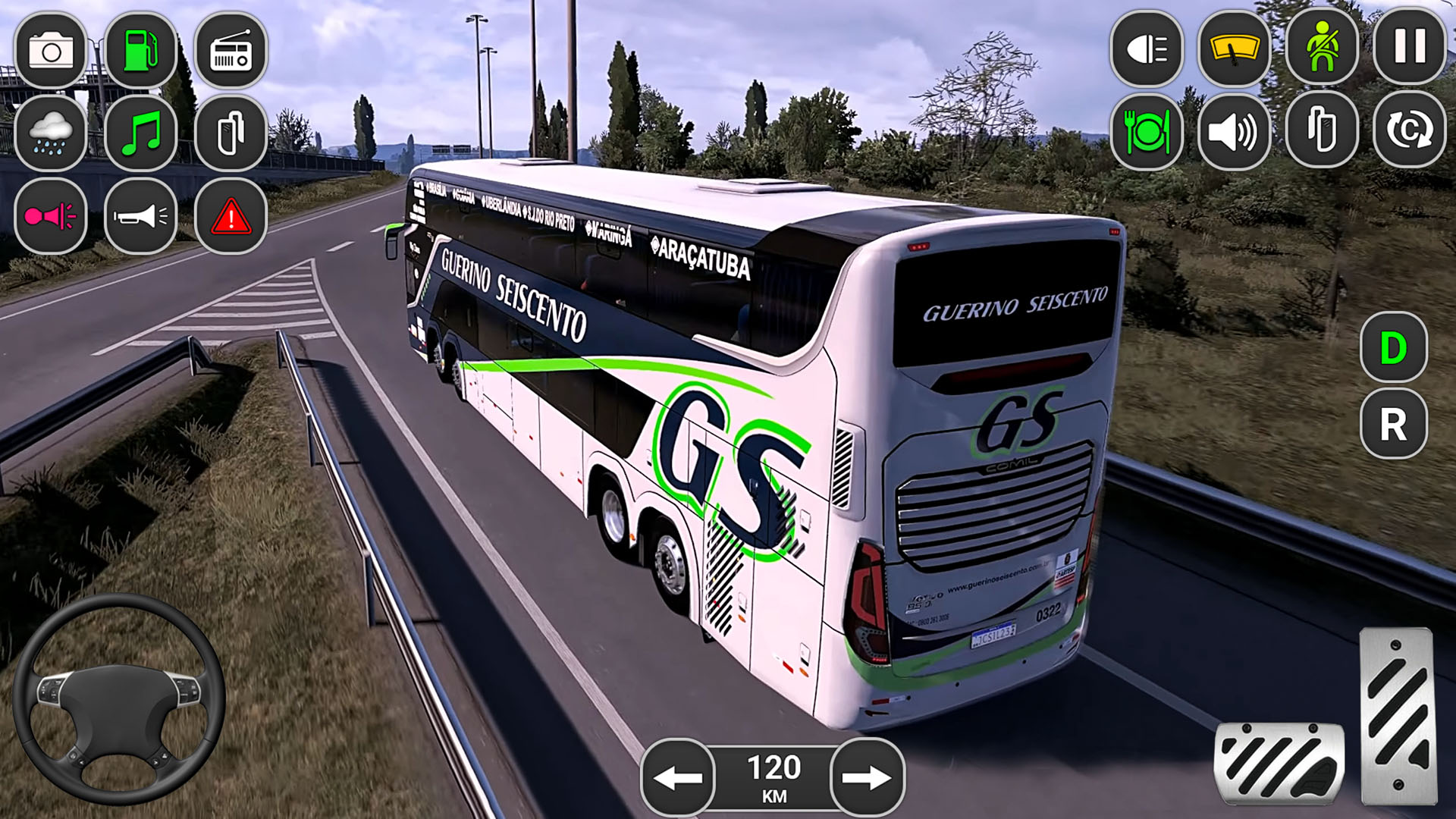The width and height of the screenshot is (1456, 819).
Task: Click the left arrow steering button
Action: pyautogui.click(x=678, y=777)
